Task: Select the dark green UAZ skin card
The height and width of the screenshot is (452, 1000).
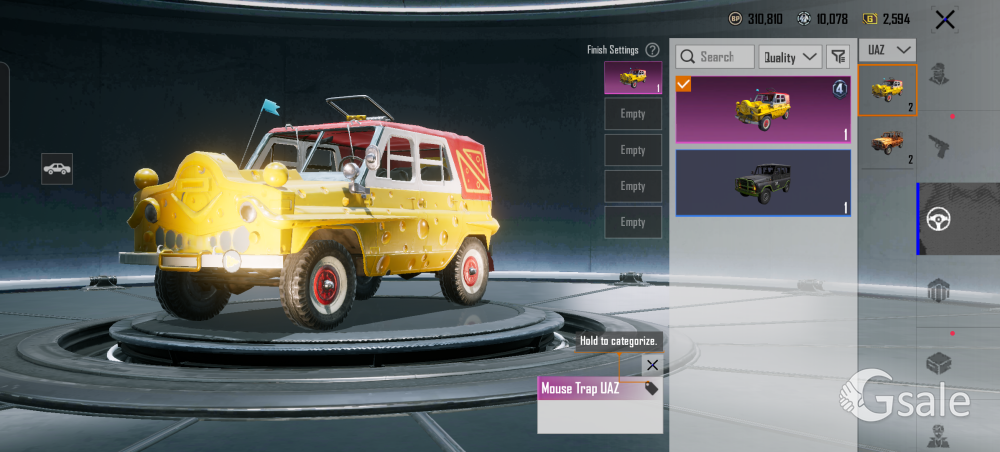Action: 763,183
